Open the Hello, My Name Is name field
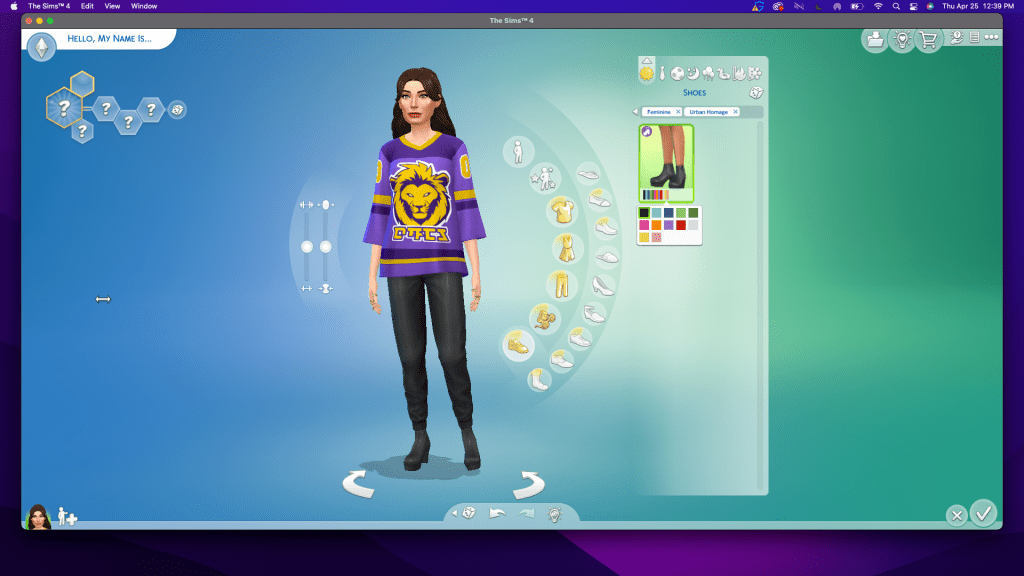The height and width of the screenshot is (576, 1024). (108, 39)
